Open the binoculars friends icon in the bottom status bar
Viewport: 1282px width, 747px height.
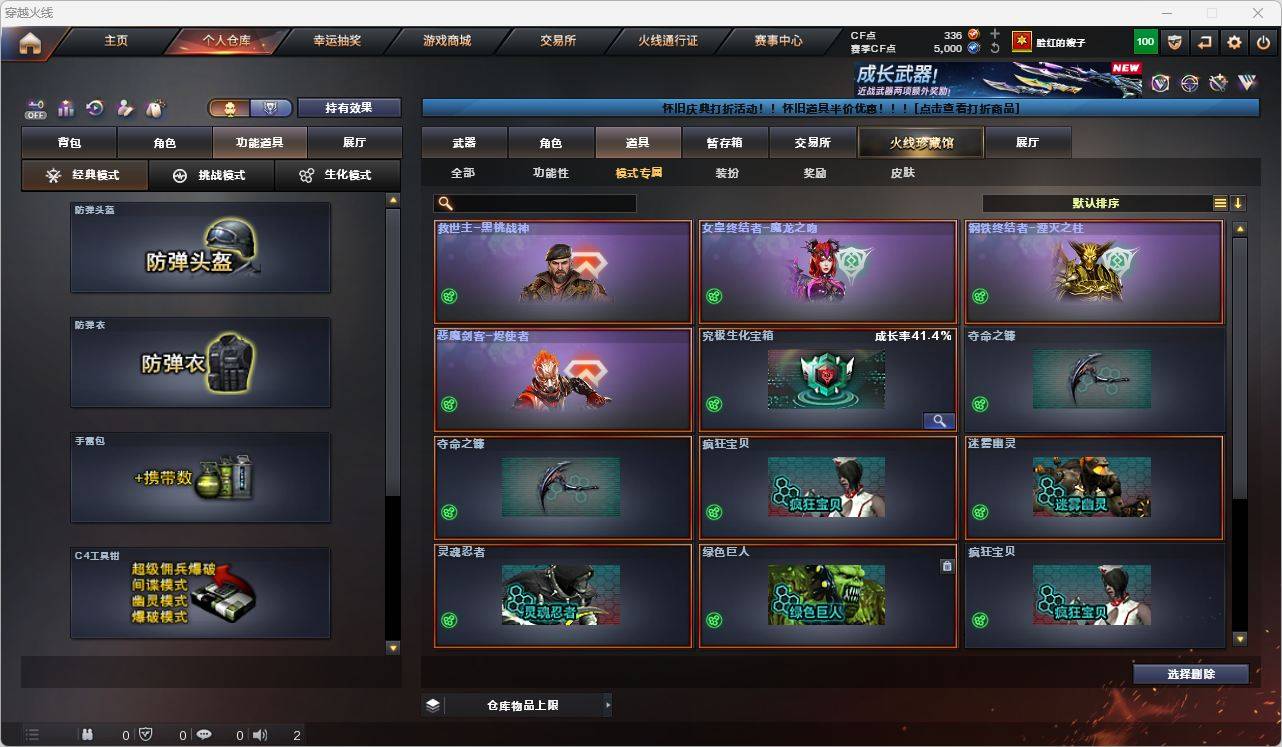(x=86, y=734)
